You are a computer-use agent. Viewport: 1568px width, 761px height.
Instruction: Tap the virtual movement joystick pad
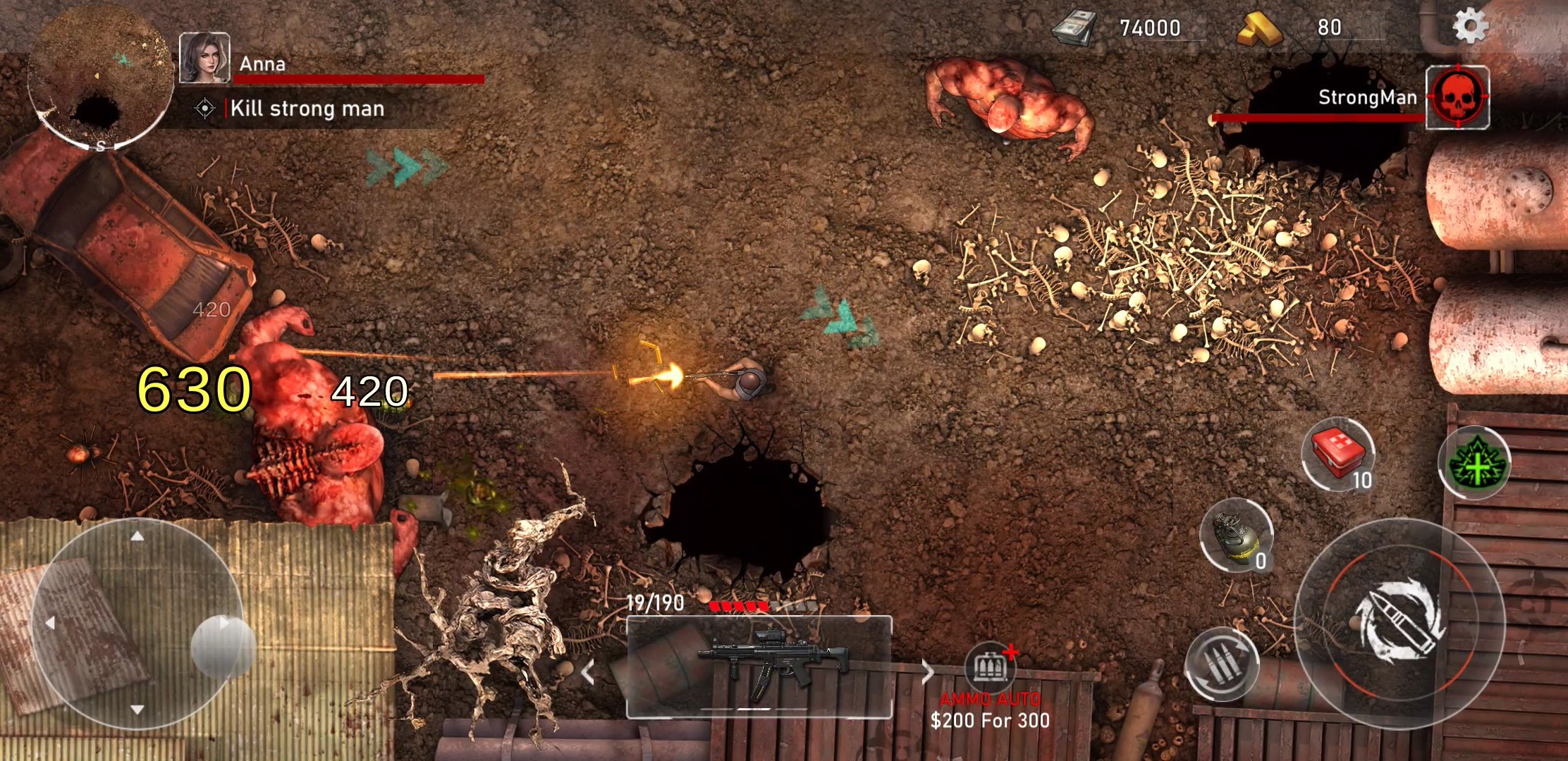click(137, 624)
